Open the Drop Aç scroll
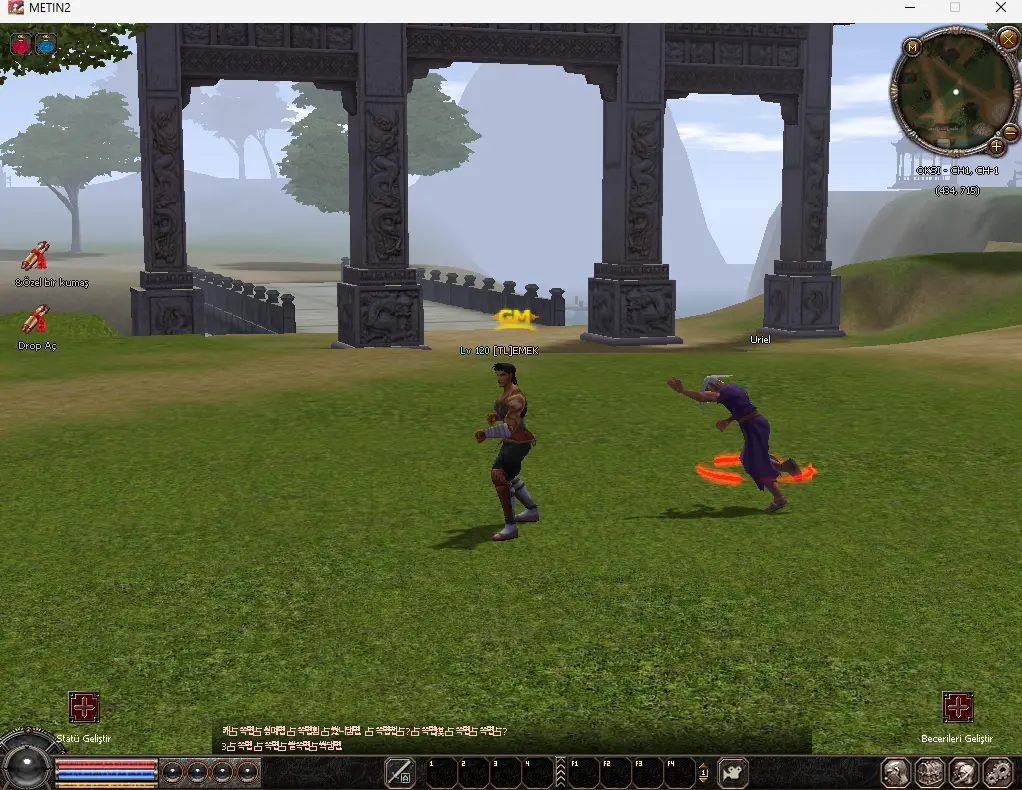1022x790 pixels. point(36,321)
